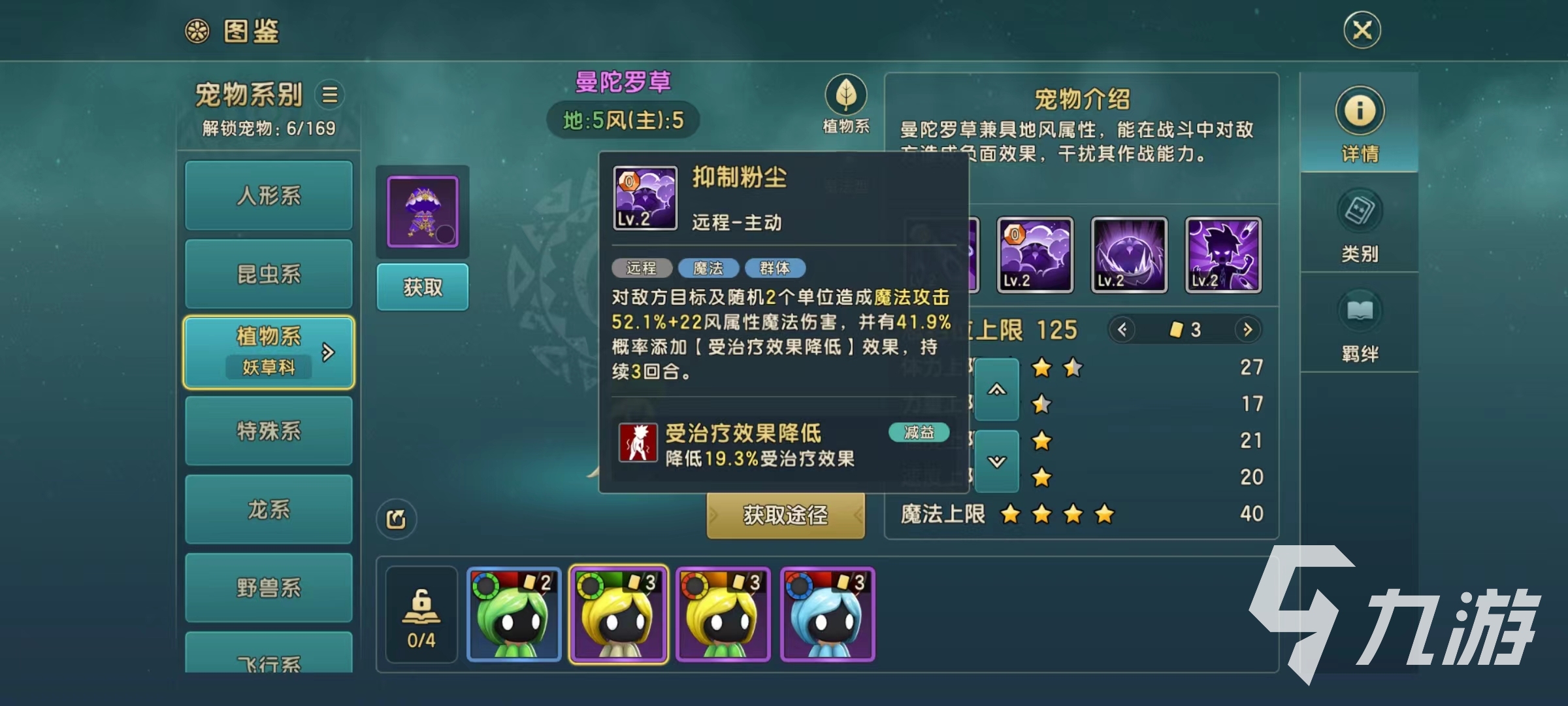The width and height of the screenshot is (1568, 706).
Task: Open the 龙系 pet category
Action: (269, 509)
